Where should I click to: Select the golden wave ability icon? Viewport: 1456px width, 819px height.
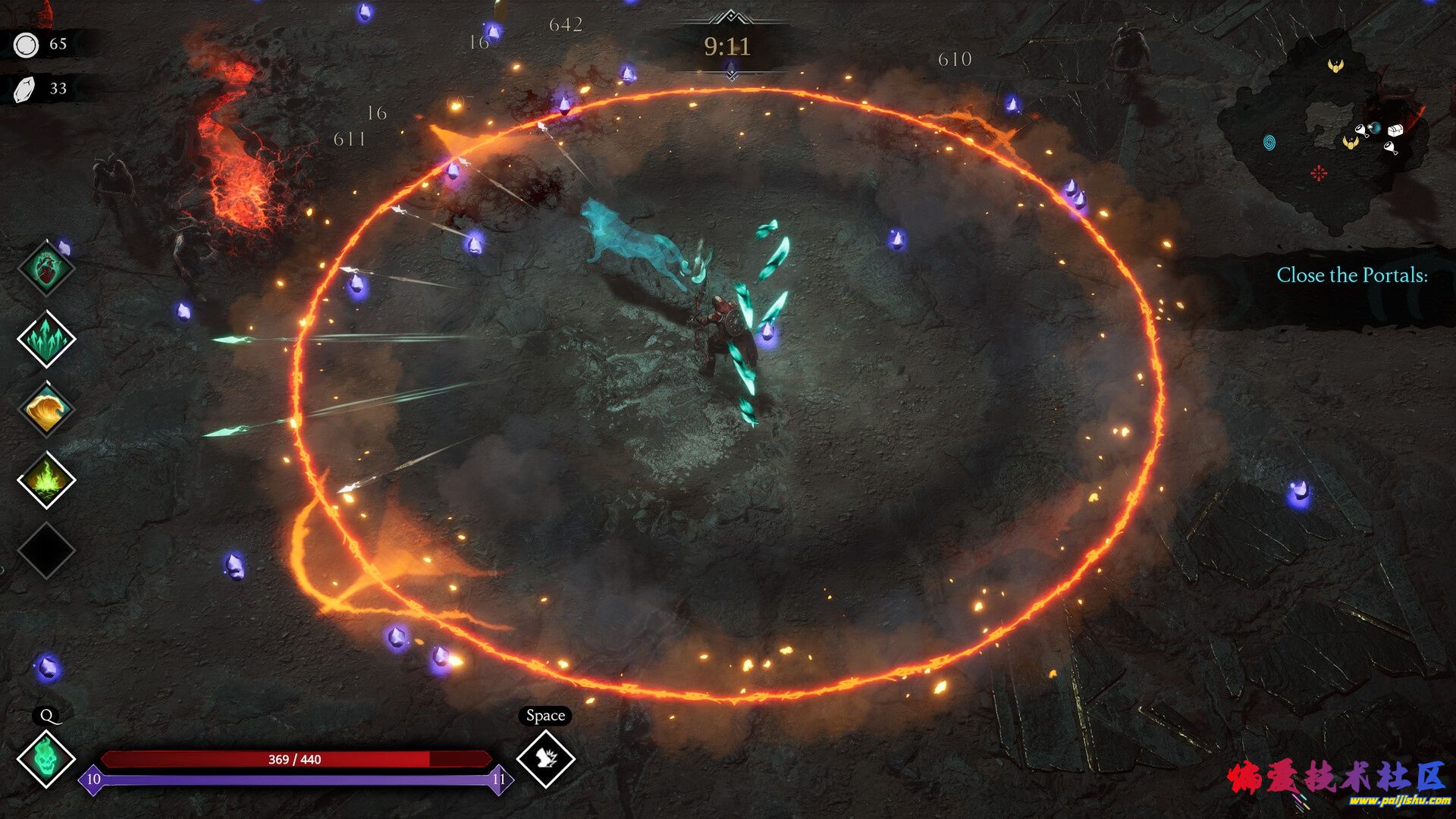pyautogui.click(x=46, y=409)
